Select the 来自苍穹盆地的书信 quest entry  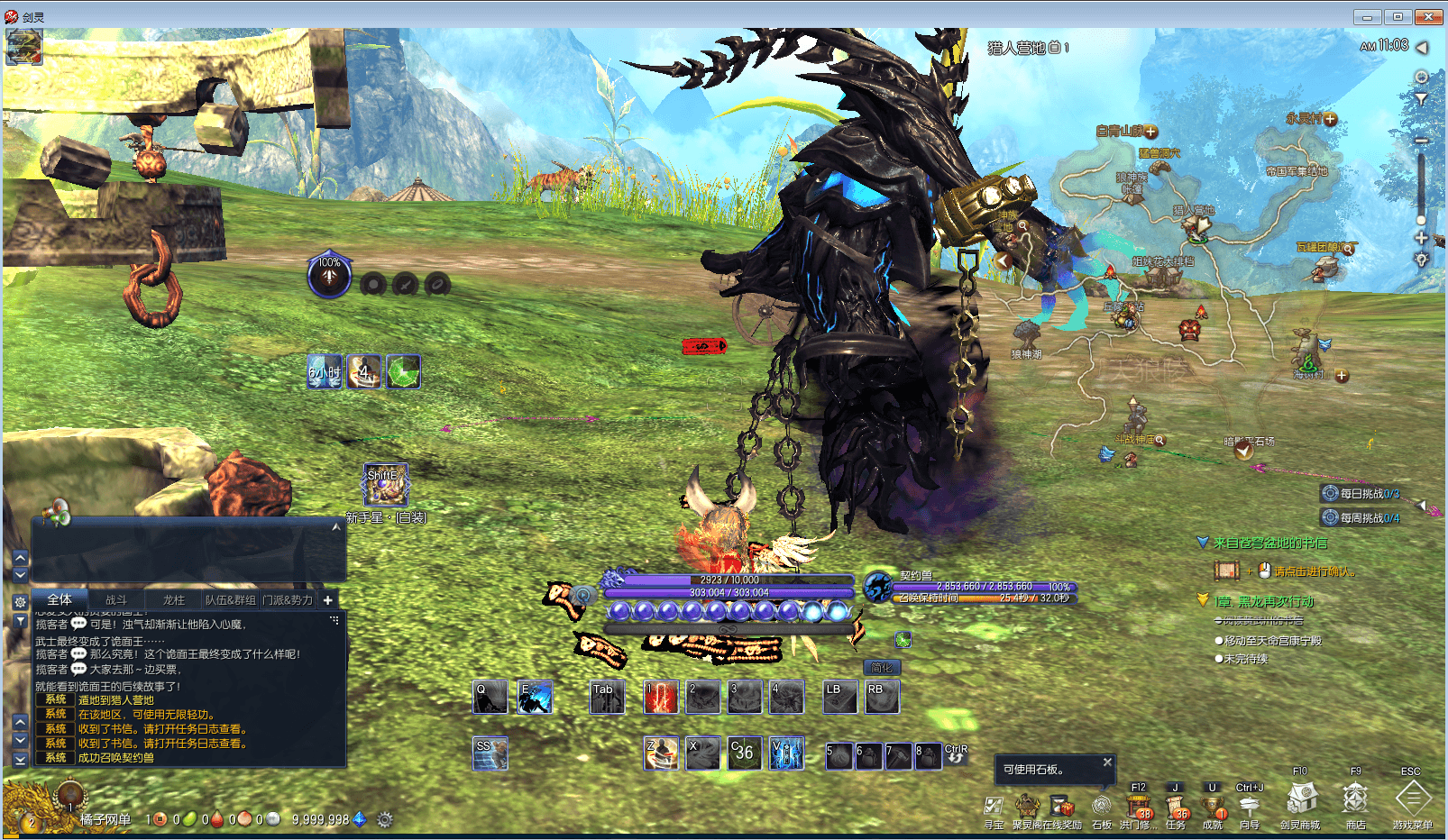pos(1269,543)
